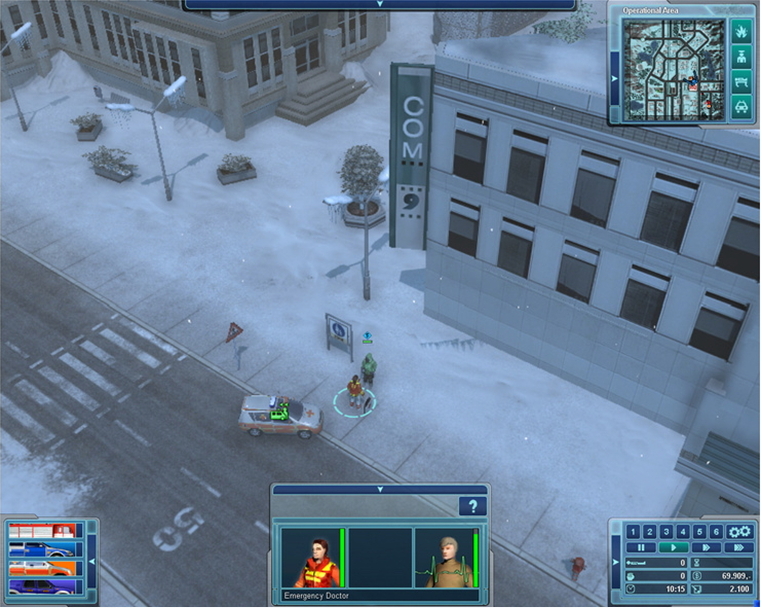Click the Operational Area minimap
The height and width of the screenshot is (608, 762).
[673, 69]
